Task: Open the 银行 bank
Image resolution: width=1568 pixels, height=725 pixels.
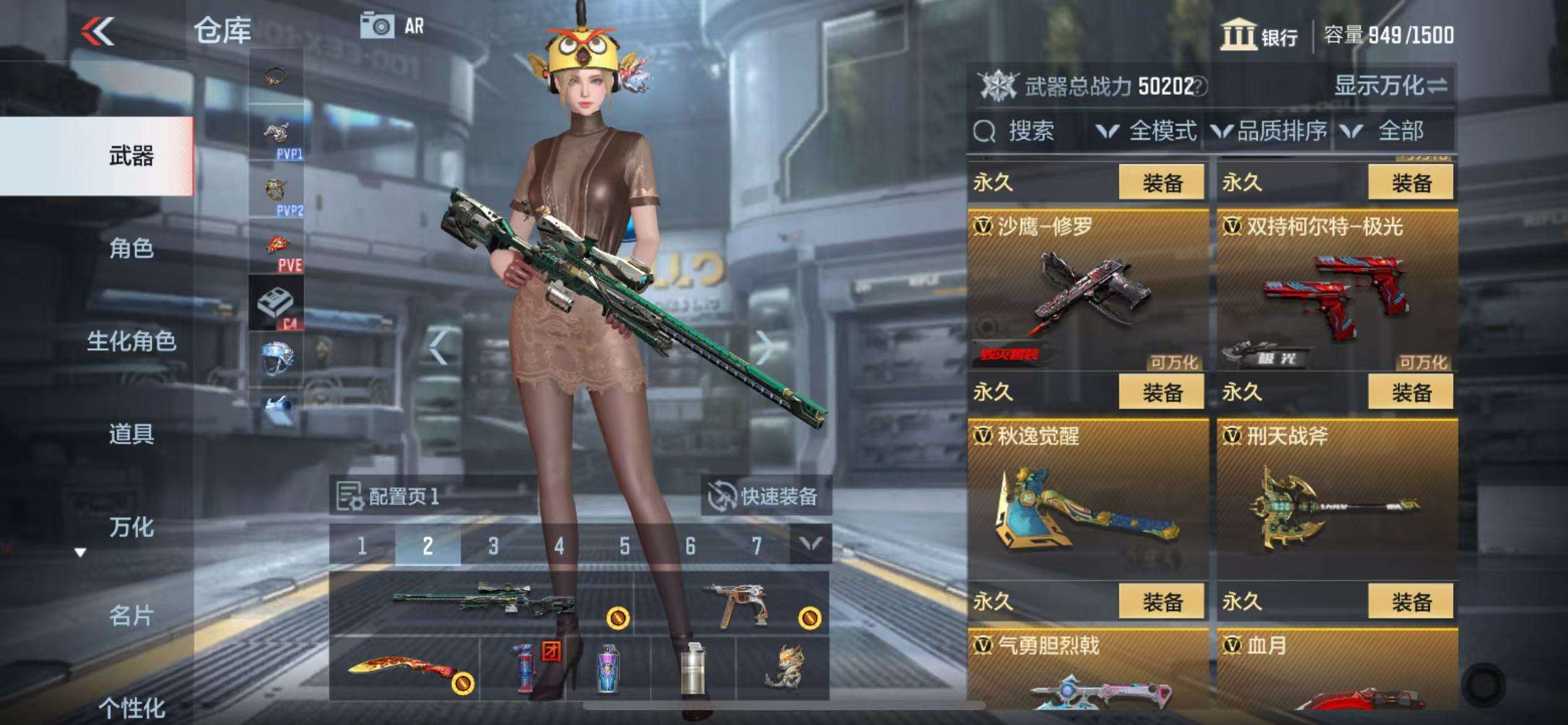Action: coord(1258,35)
